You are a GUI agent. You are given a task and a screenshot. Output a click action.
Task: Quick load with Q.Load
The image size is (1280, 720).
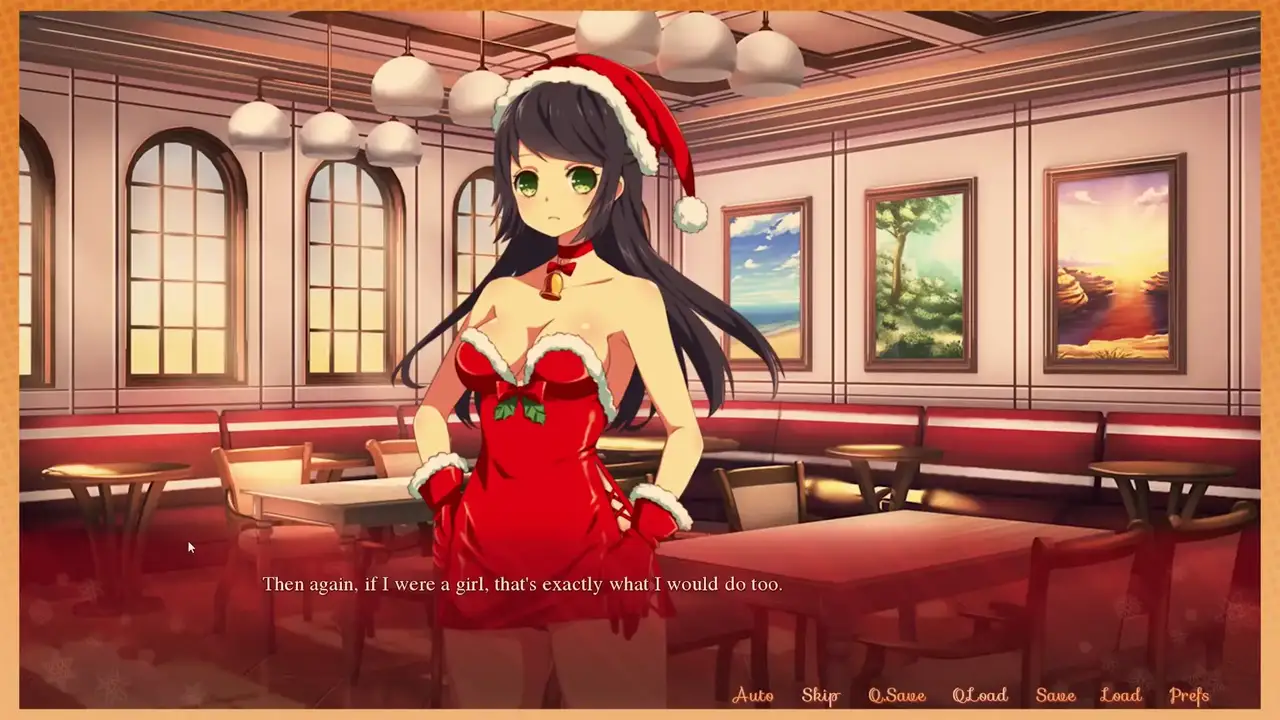979,695
